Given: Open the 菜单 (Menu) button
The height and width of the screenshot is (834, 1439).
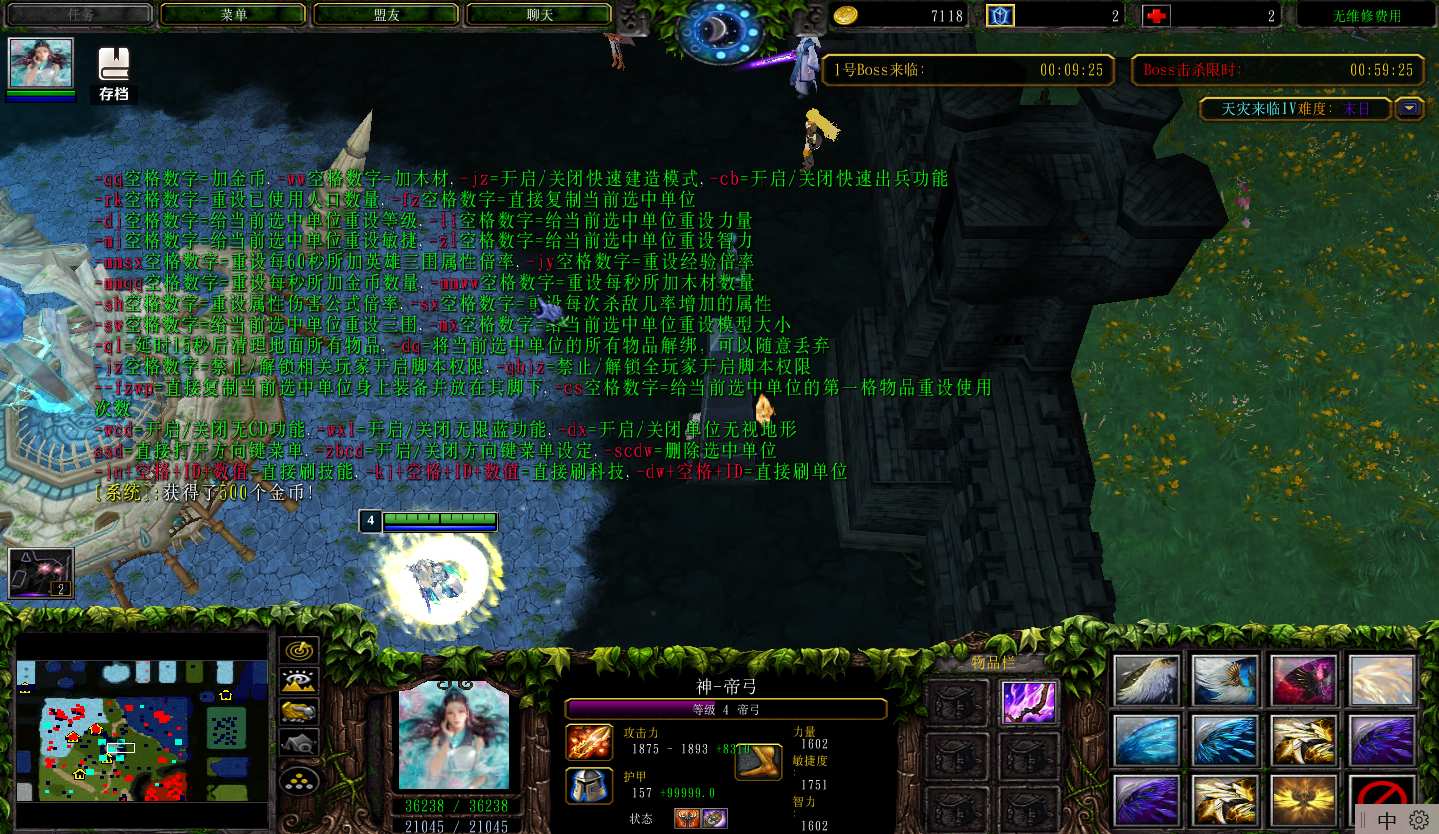Looking at the screenshot, I should pyautogui.click(x=233, y=15).
